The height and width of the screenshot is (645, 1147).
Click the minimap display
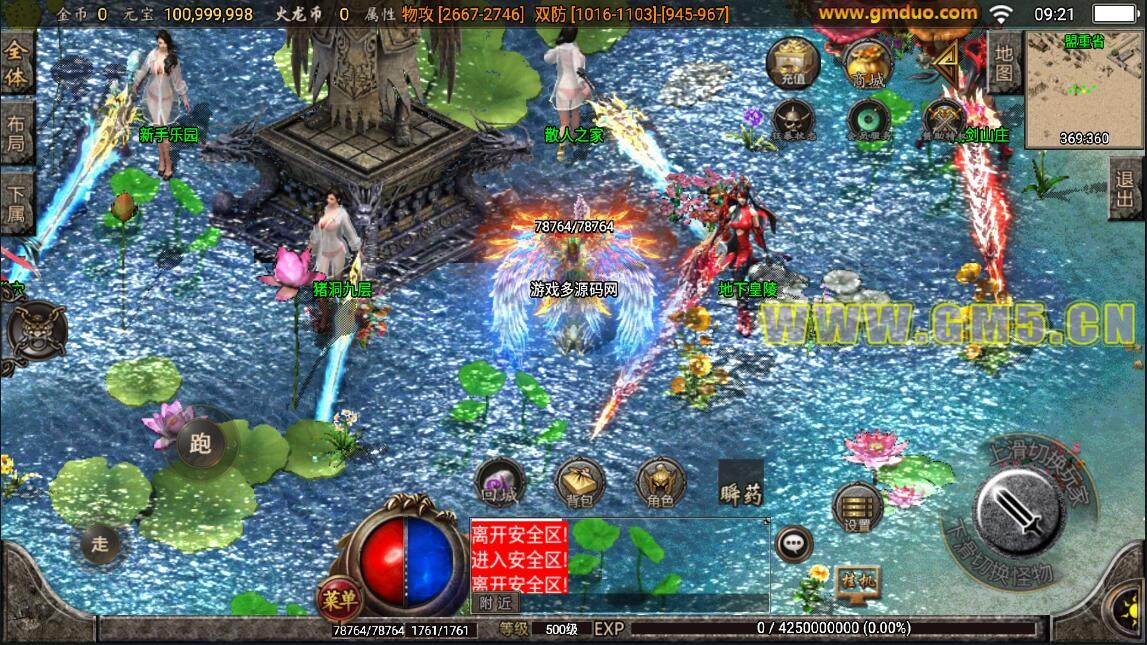coord(1084,88)
